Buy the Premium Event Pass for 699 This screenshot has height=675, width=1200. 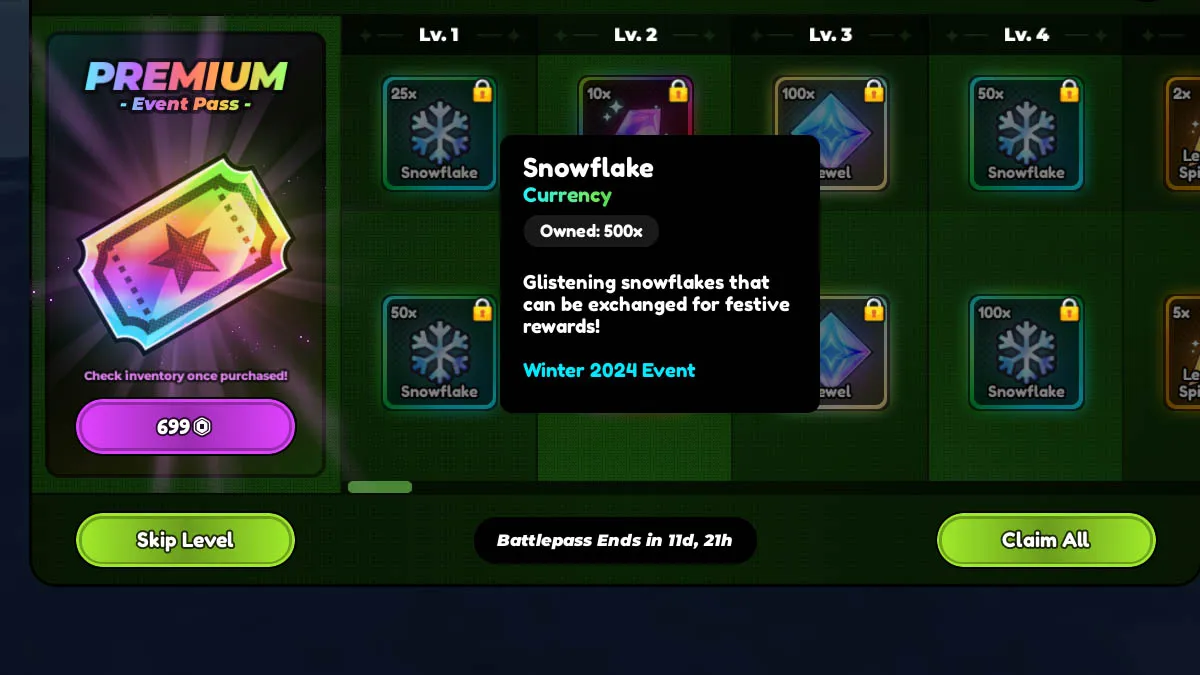pyautogui.click(x=185, y=427)
